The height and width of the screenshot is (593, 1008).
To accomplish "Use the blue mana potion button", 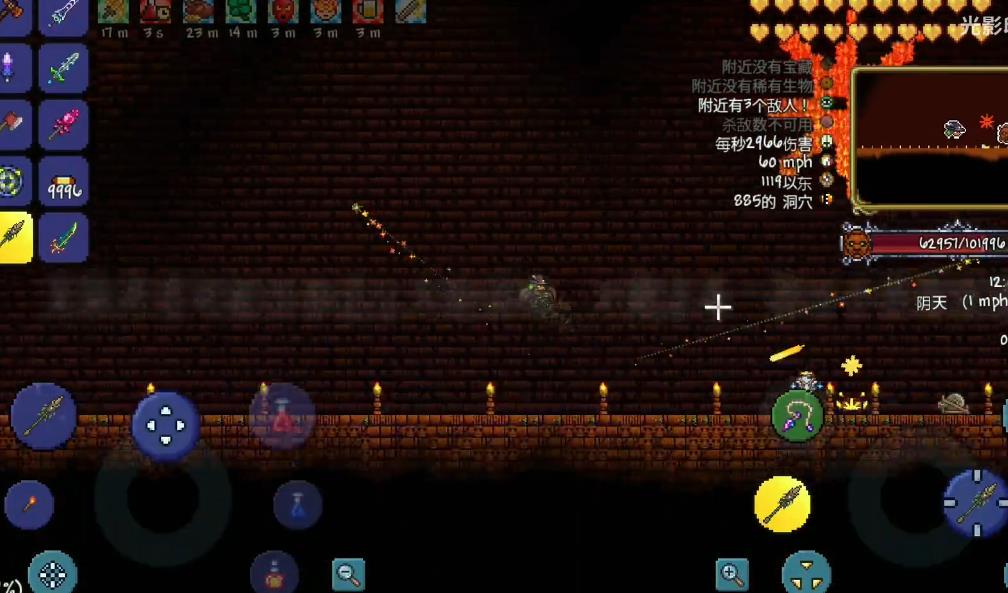I will coord(297,505).
